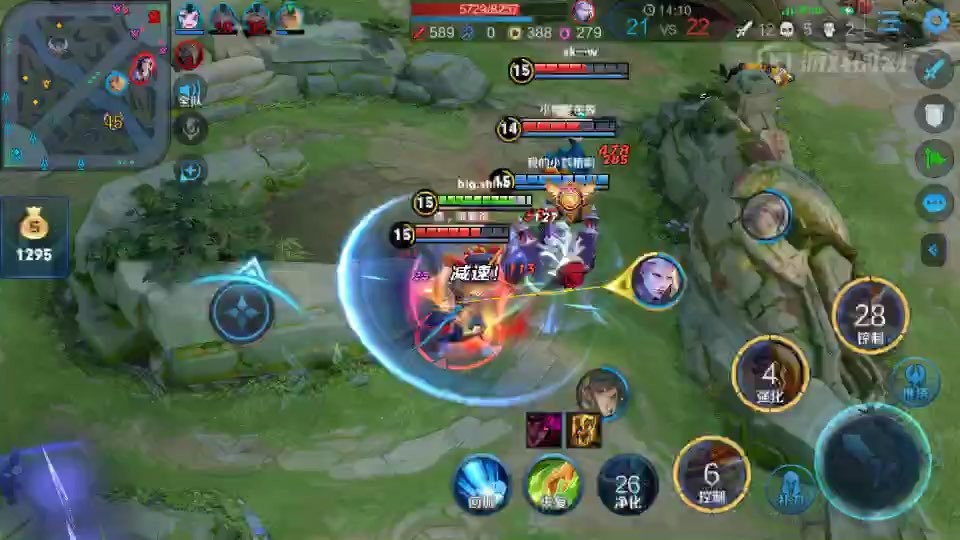The width and height of the screenshot is (960, 540).
Task: Use the Restore (恢复) heal skill
Action: (555, 483)
